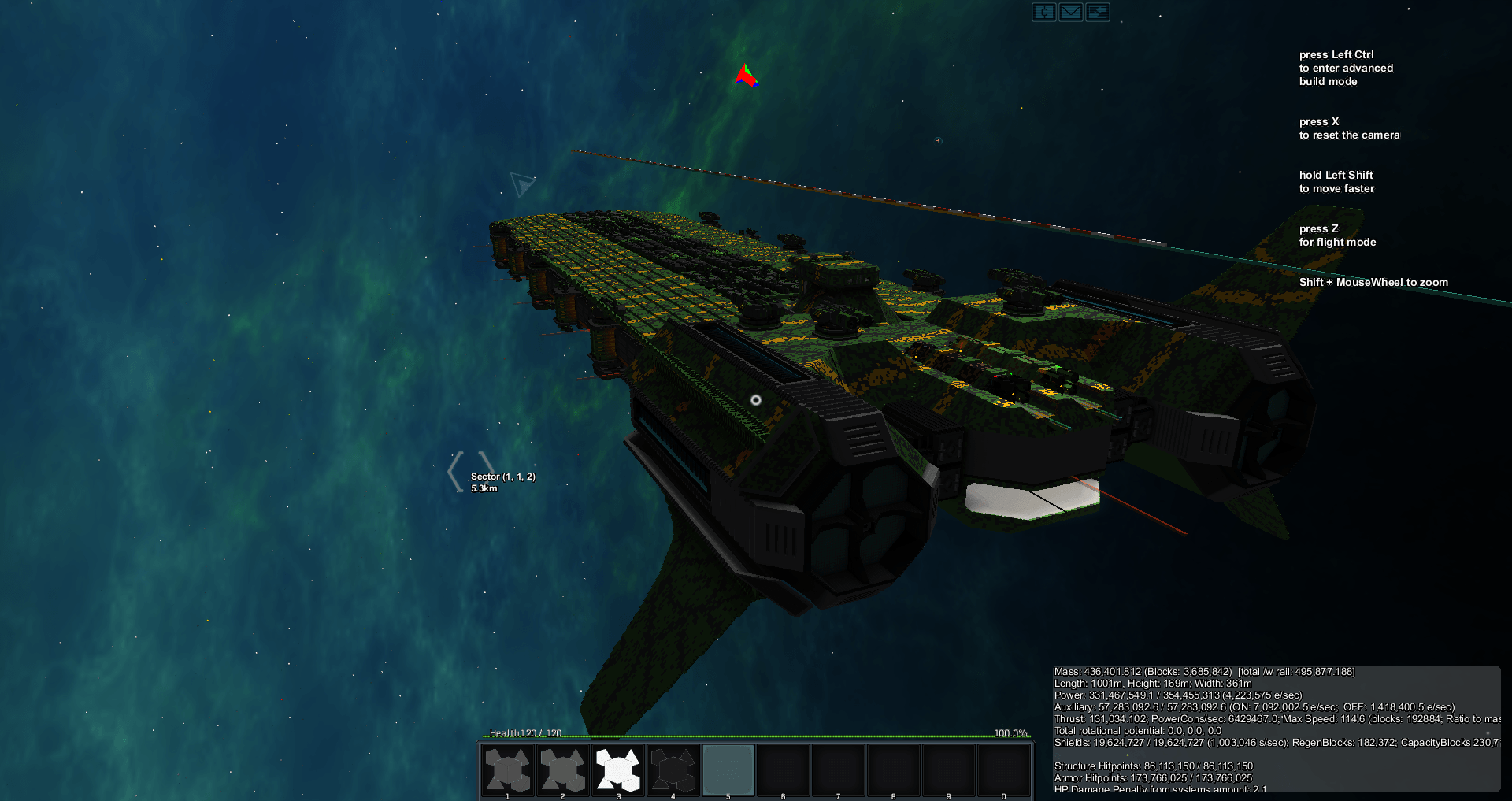Image resolution: width=1512 pixels, height=801 pixels.
Task: Open the credits icon at top
Action: pyautogui.click(x=1044, y=12)
